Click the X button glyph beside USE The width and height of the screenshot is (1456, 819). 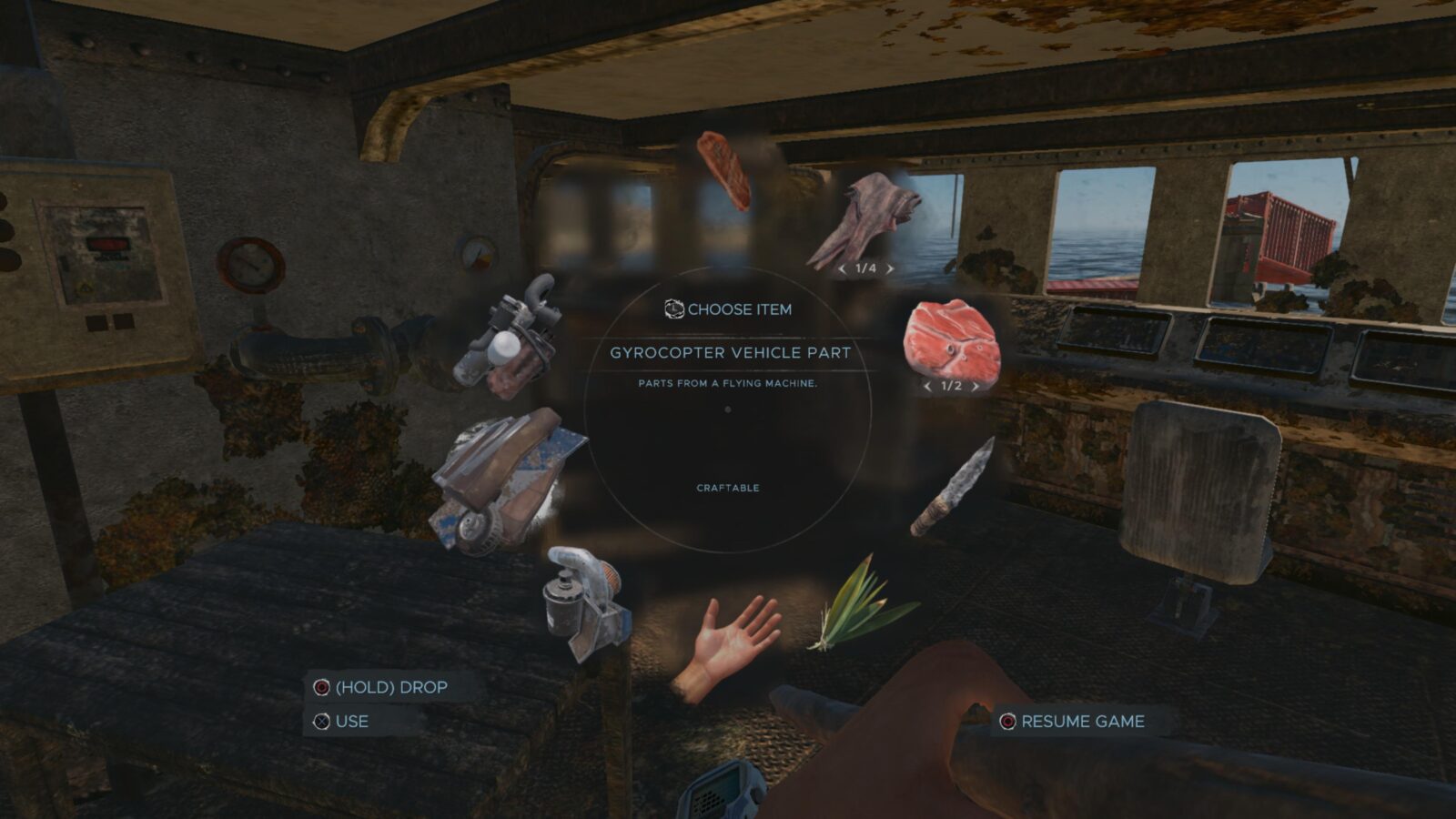[x=319, y=722]
